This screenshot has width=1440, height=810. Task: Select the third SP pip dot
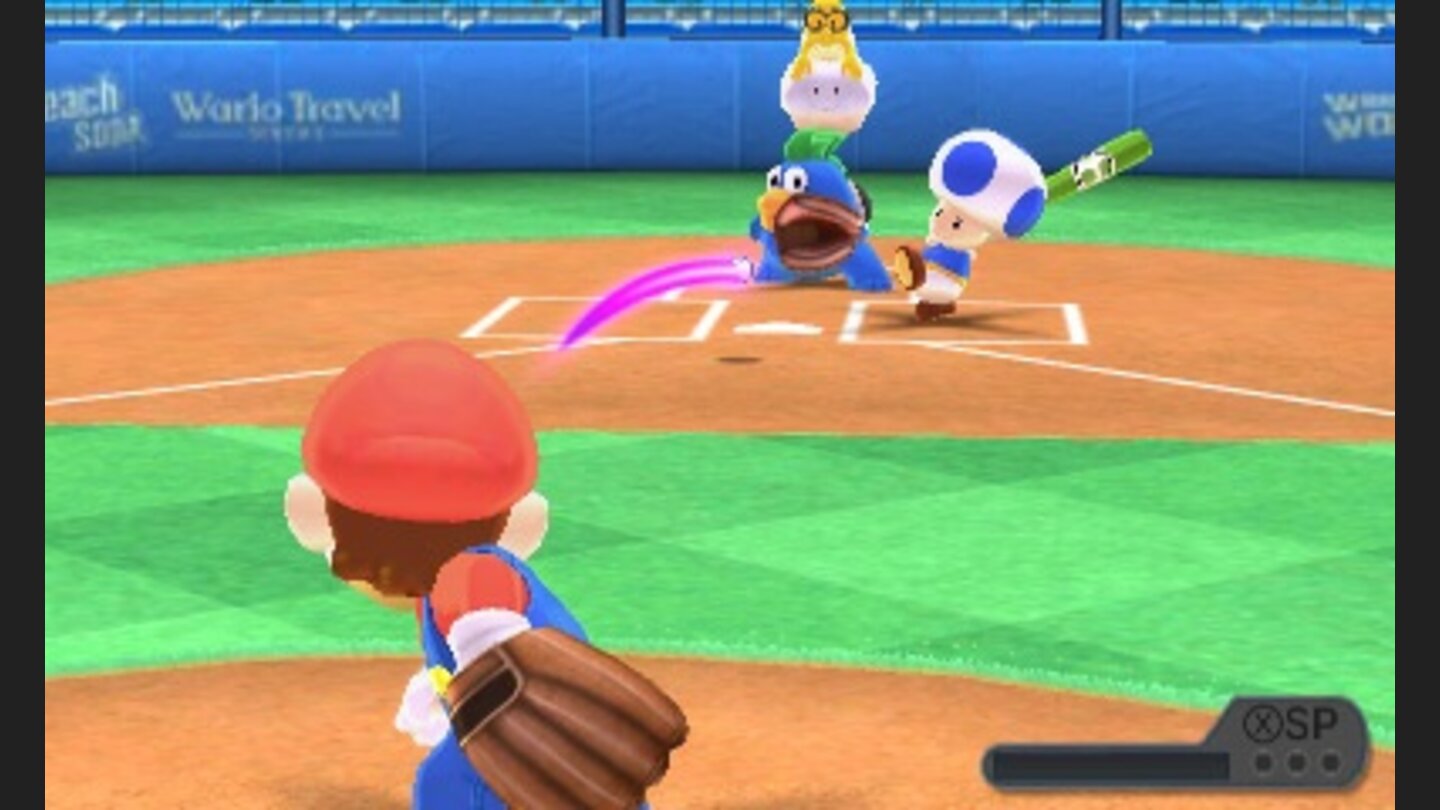(x=1330, y=761)
